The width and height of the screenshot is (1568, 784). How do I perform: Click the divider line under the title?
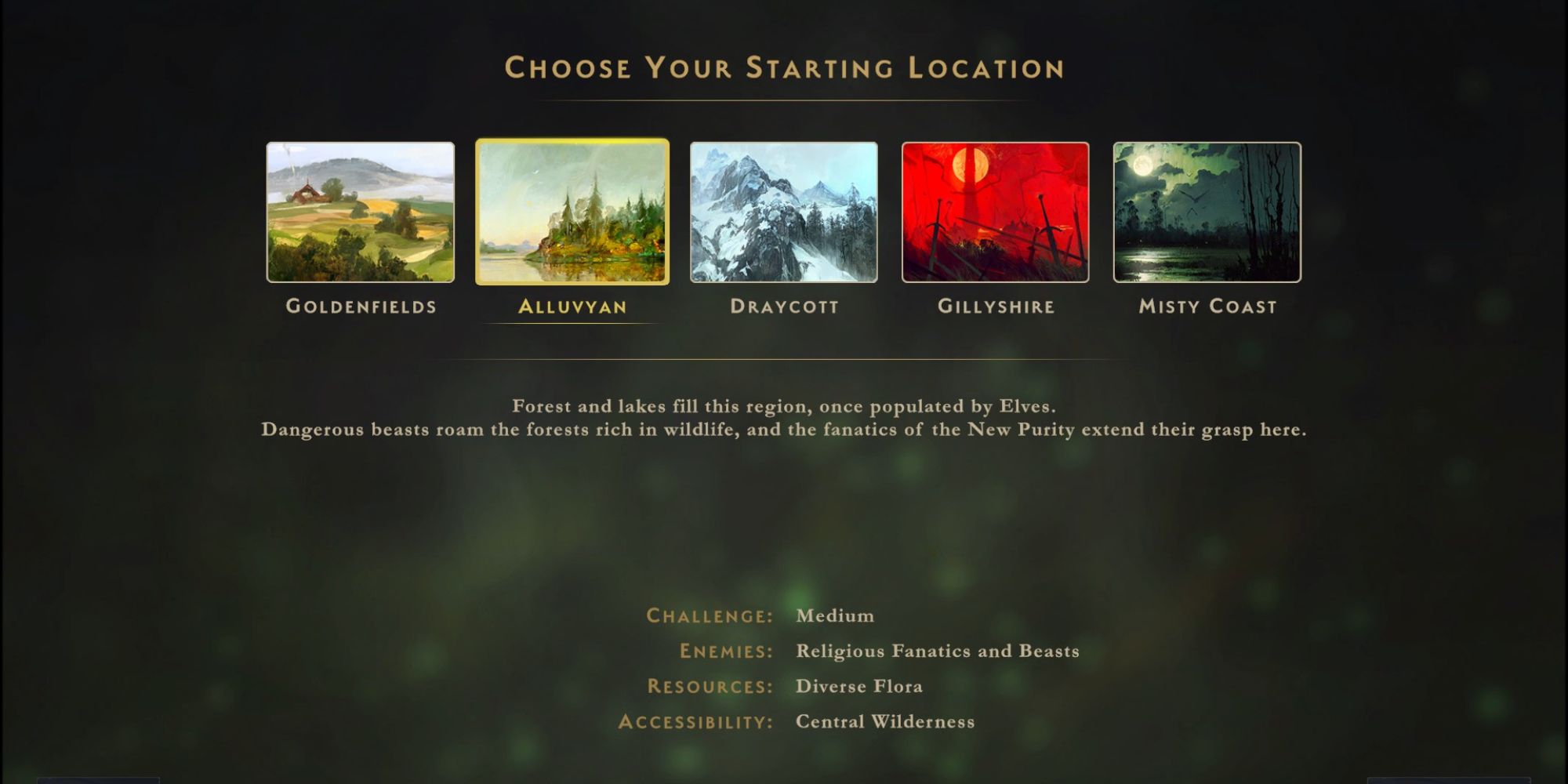point(784,100)
